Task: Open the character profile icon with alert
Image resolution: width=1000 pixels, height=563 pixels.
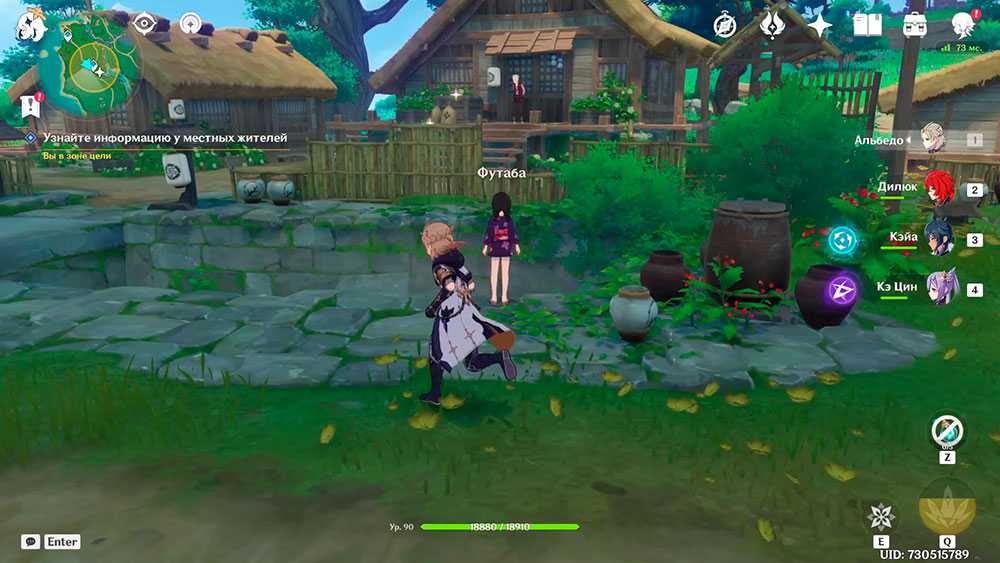Action: [x=963, y=25]
